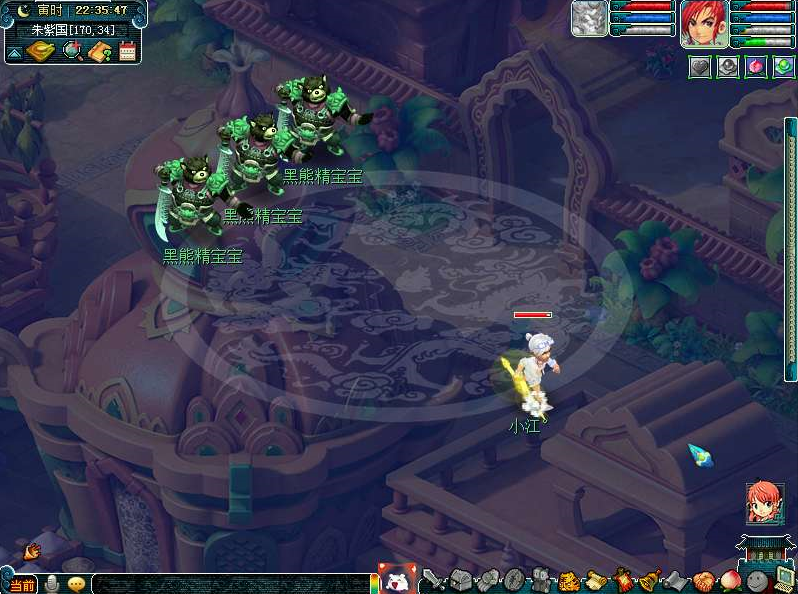Switch the 当前 chat channel selector

[x=20, y=584]
